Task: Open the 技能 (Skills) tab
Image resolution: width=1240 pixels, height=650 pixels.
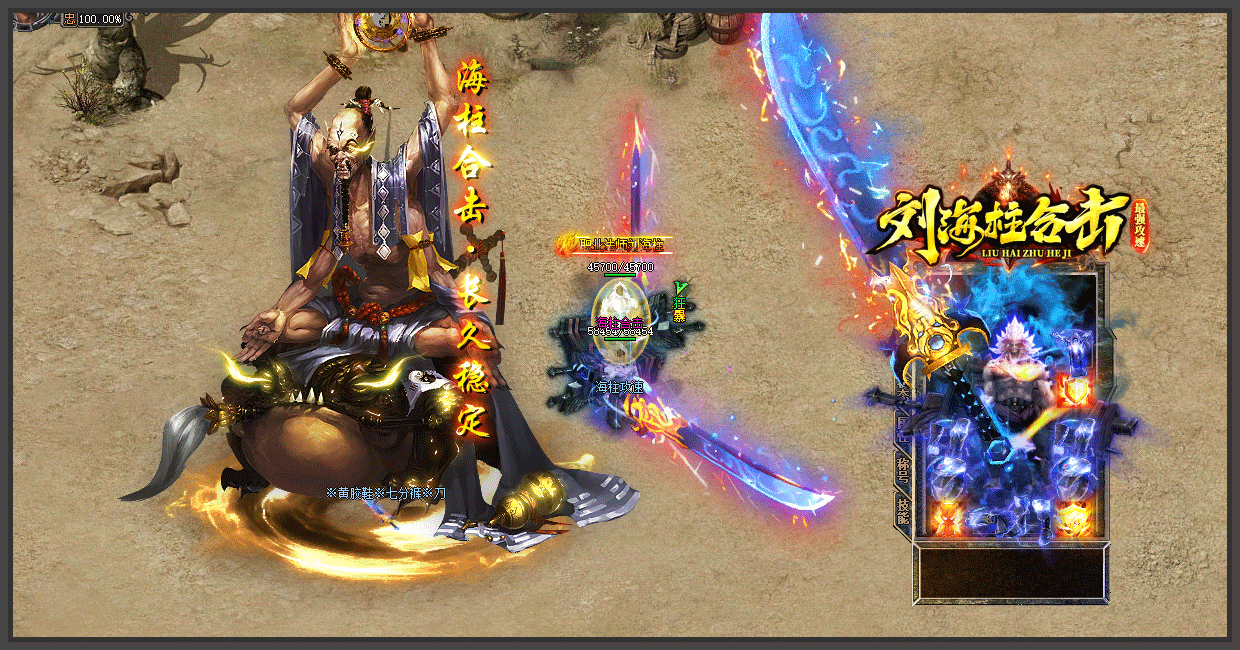Action: point(902,510)
